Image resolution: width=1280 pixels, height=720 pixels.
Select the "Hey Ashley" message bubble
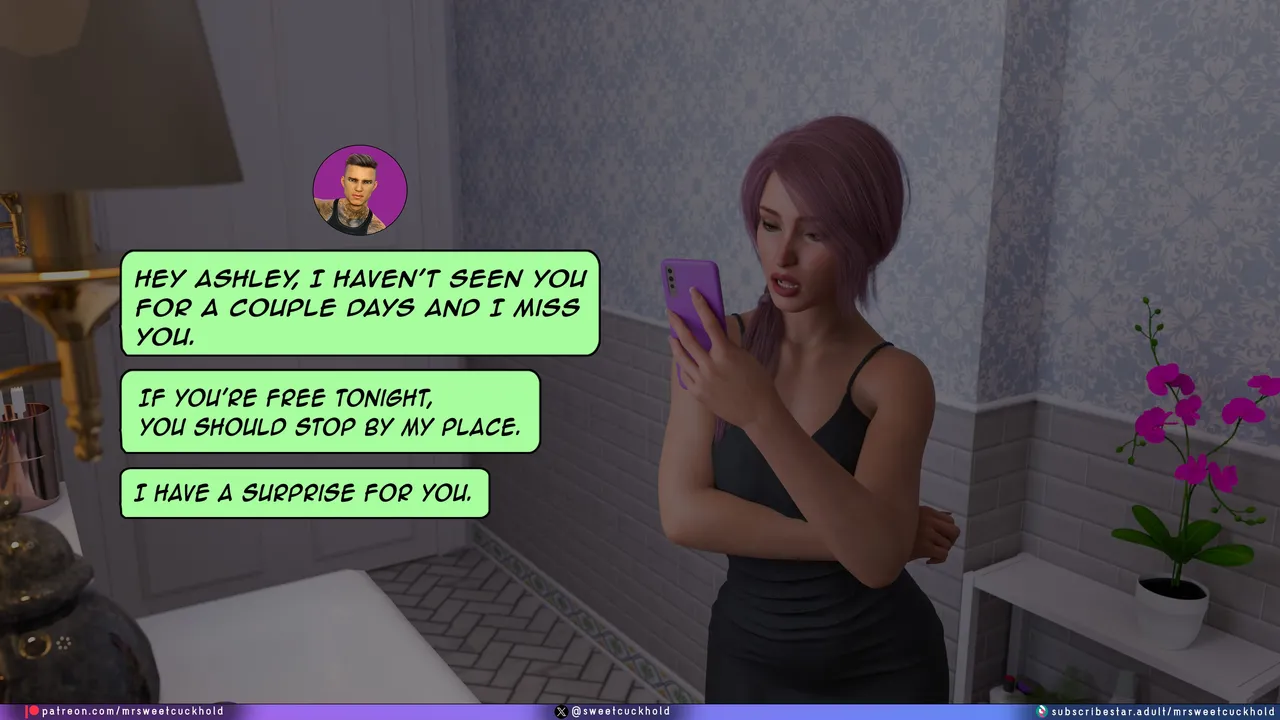point(360,303)
